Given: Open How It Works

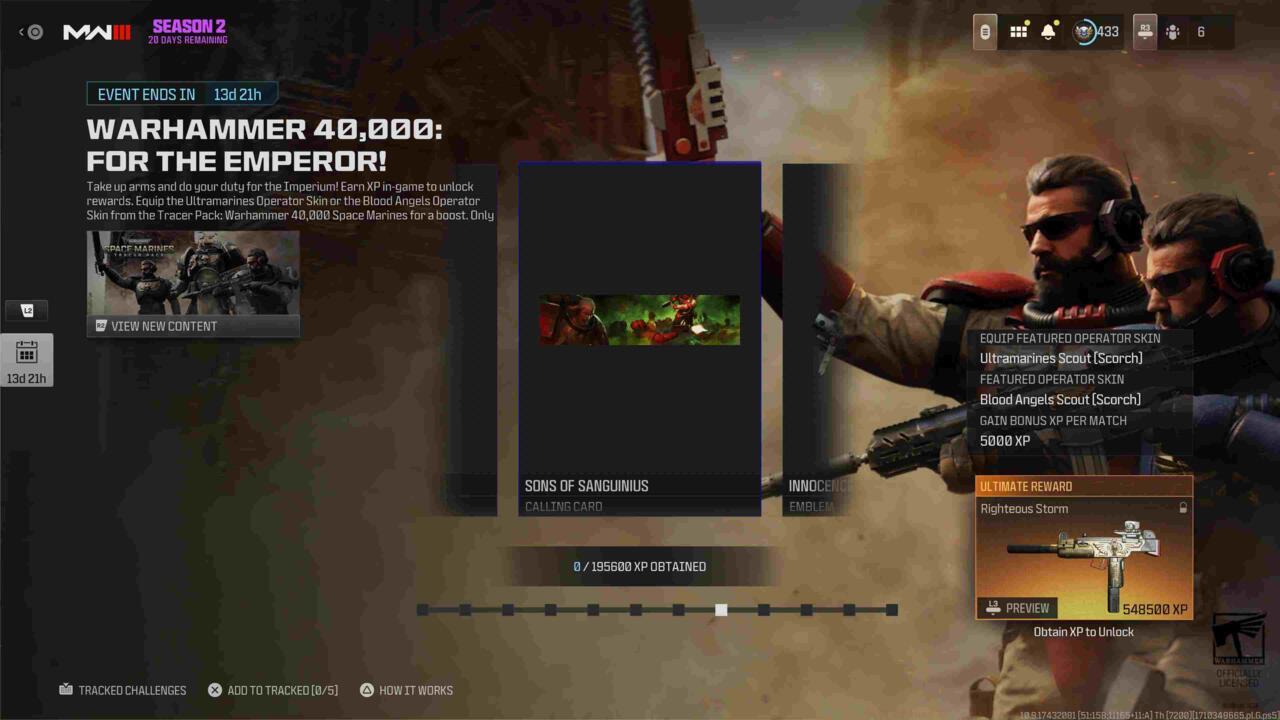Looking at the screenshot, I should [x=406, y=690].
